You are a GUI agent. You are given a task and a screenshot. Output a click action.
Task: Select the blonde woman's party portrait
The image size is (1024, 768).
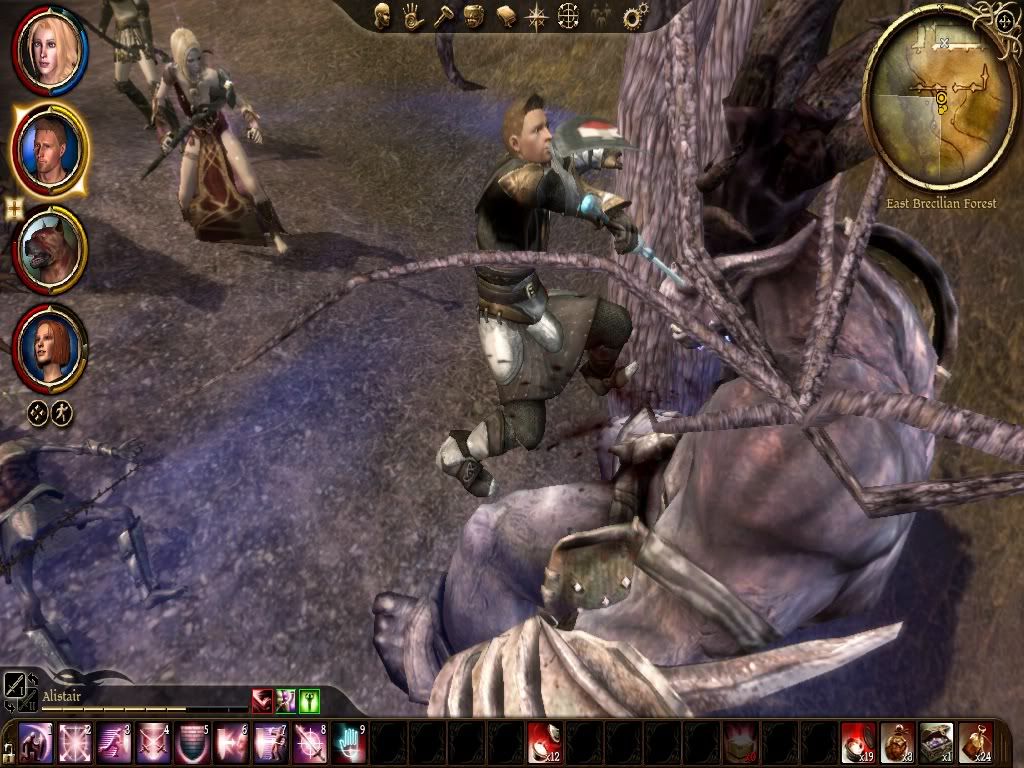48,48
